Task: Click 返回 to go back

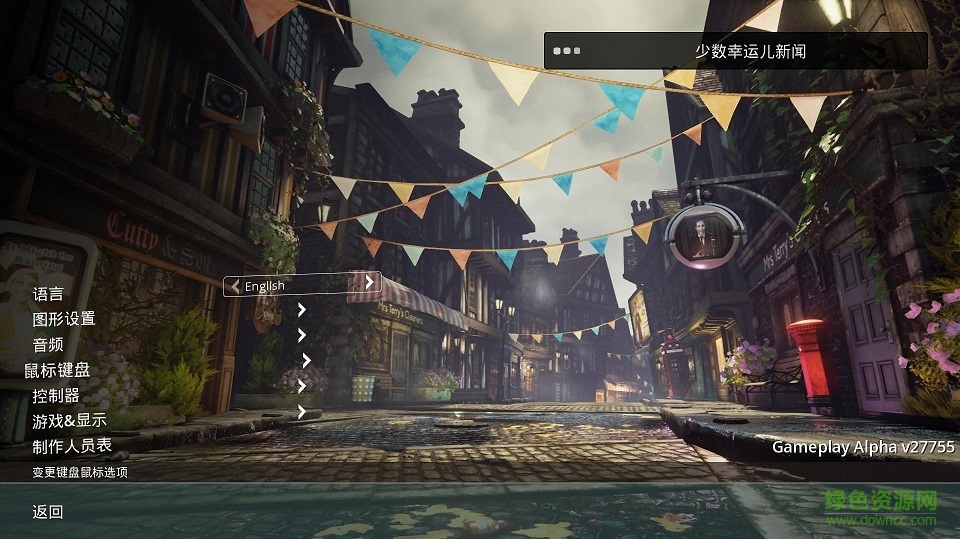Action: pos(48,512)
